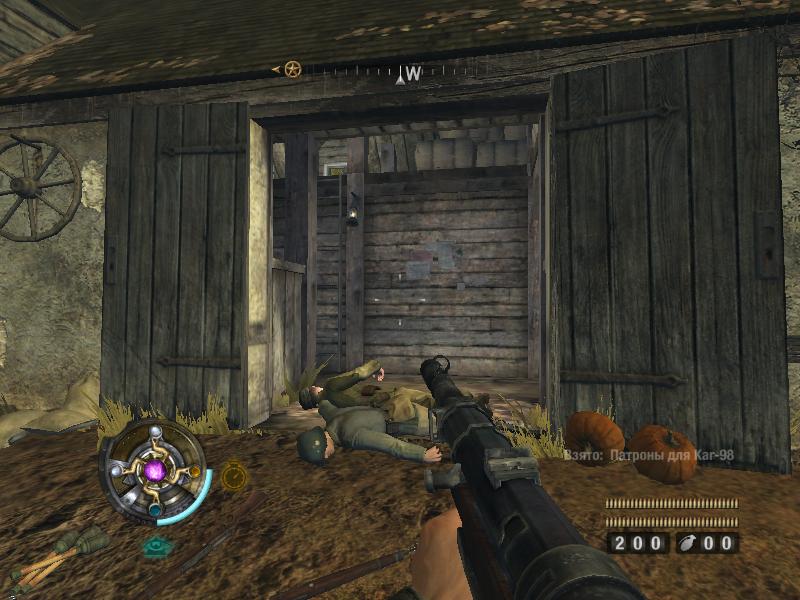Select the teal eye power icon

coord(156,546)
